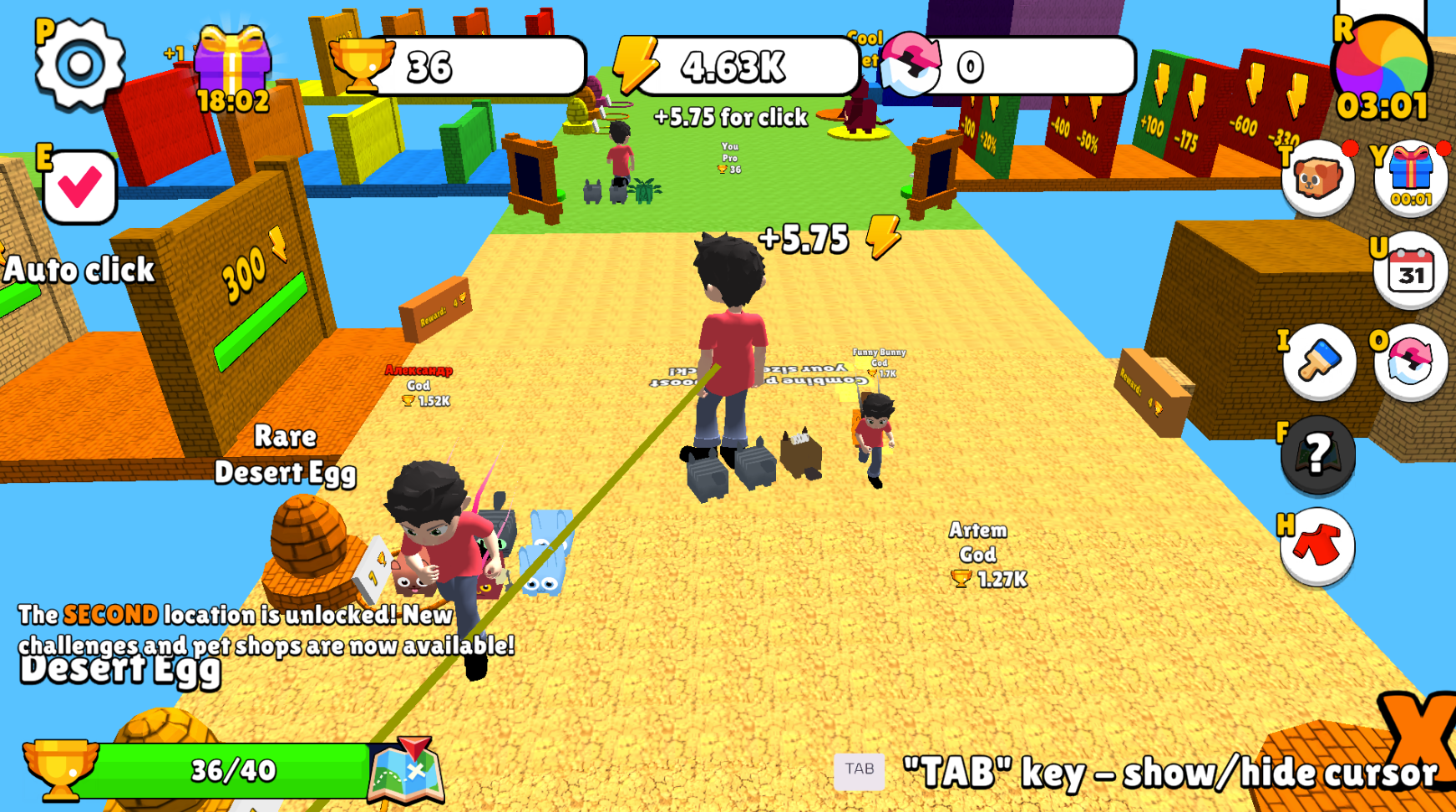Open the quests checkmark panel

coord(79,185)
